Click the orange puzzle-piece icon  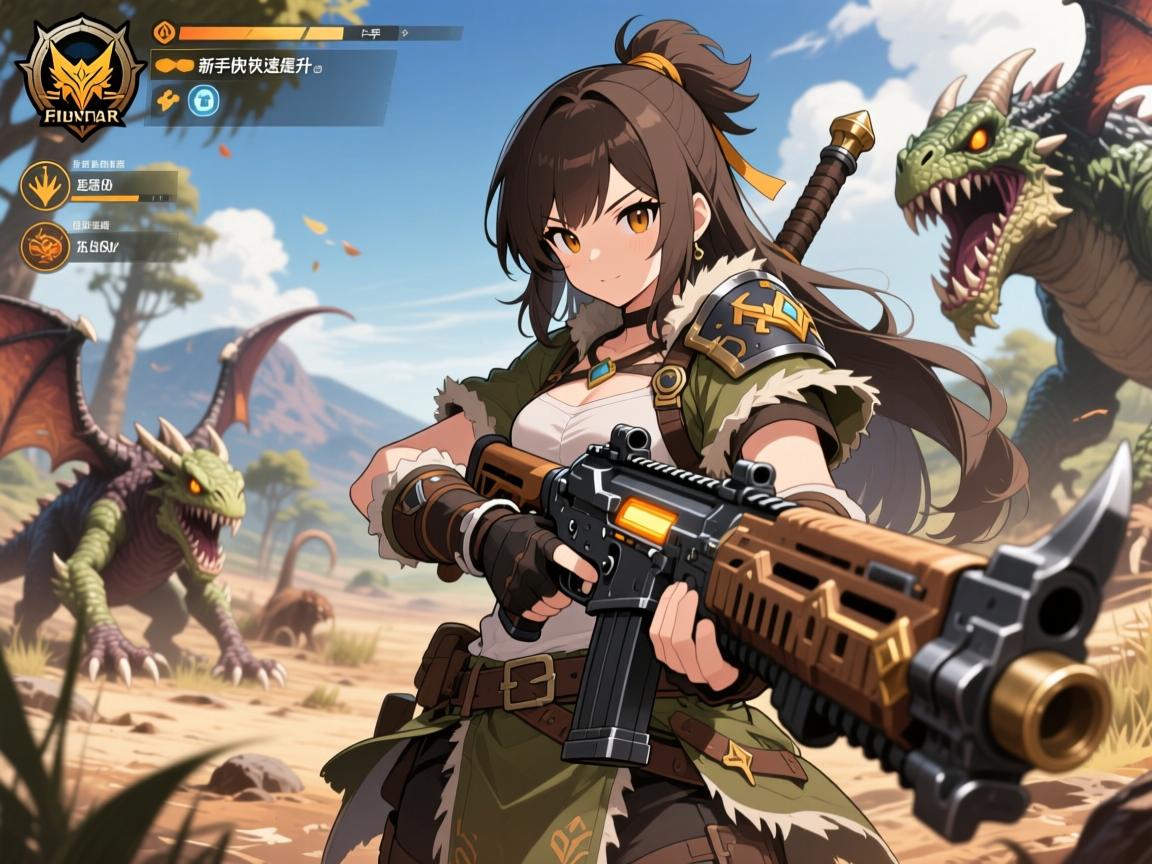coord(168,99)
